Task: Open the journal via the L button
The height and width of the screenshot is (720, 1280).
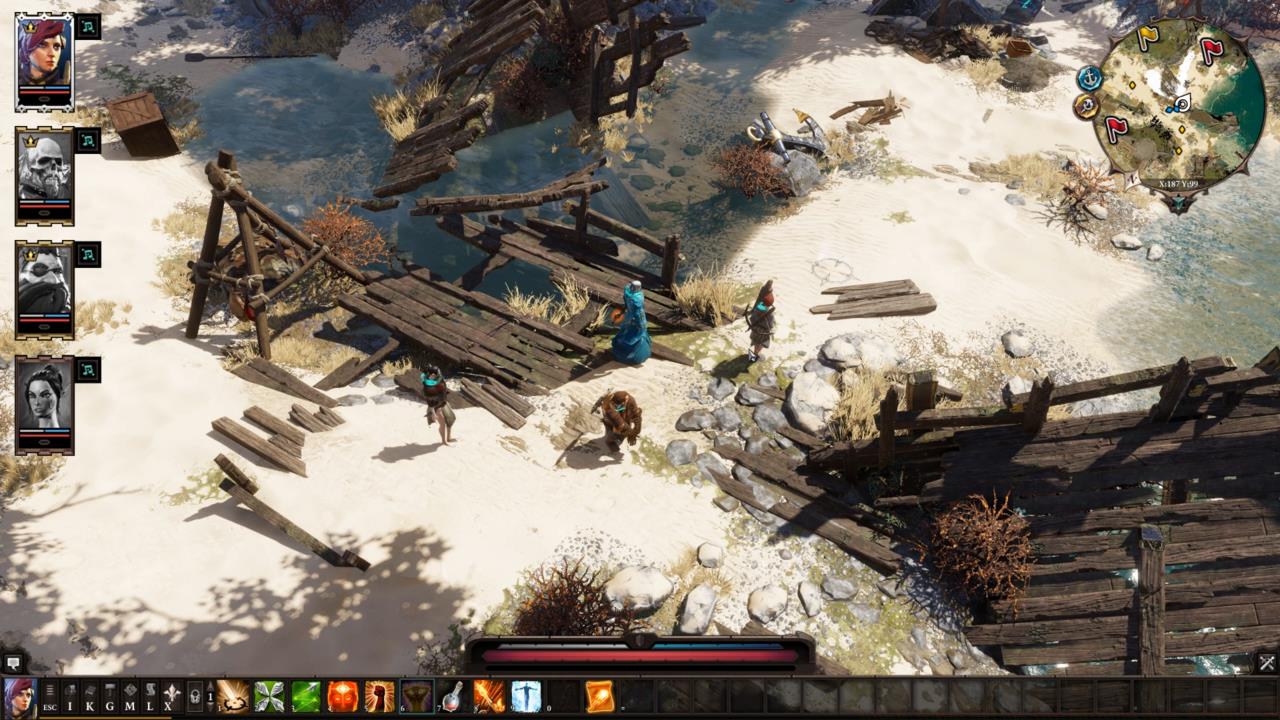Action: tap(150, 696)
